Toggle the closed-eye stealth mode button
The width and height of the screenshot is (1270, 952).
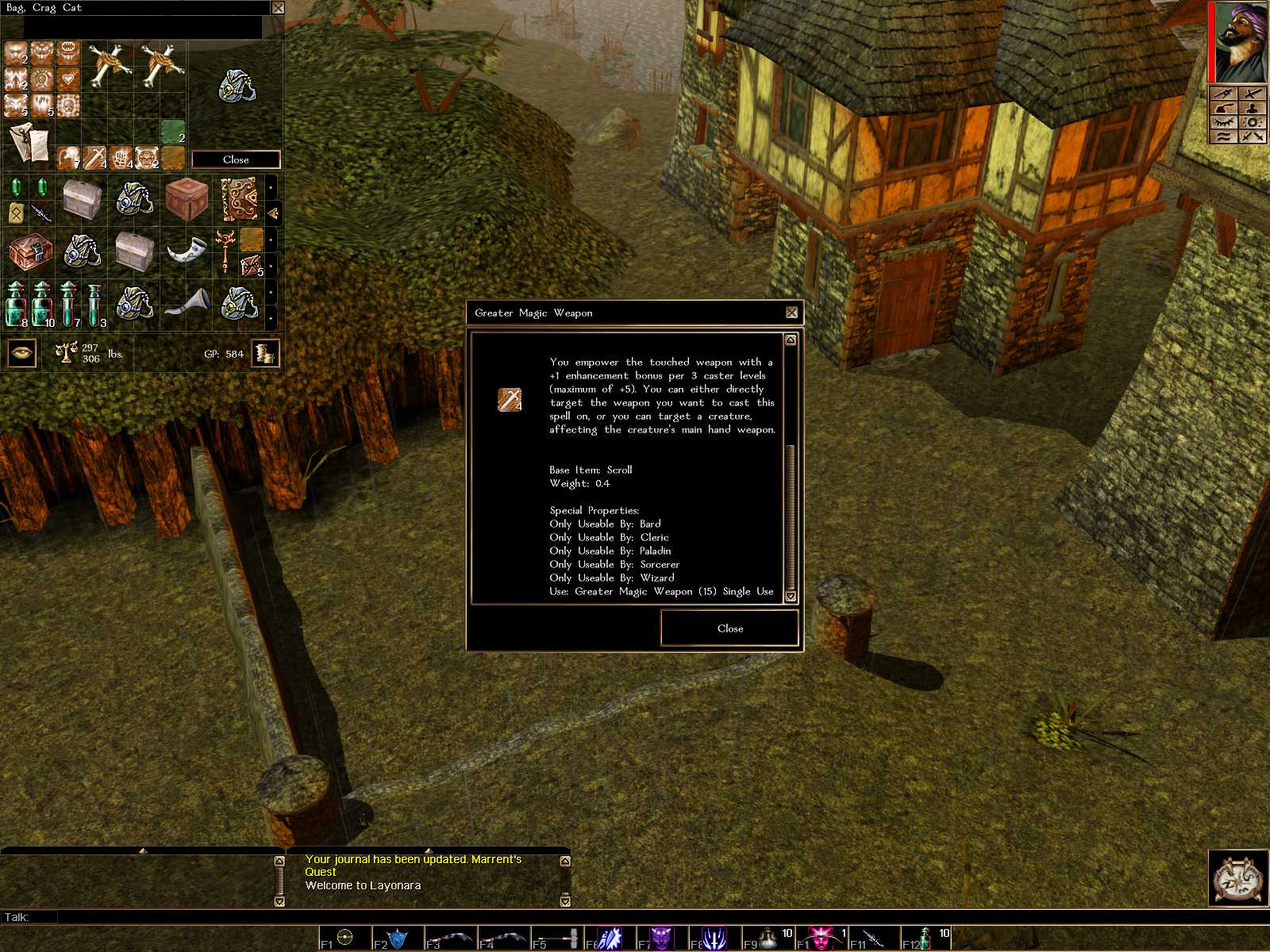1223,121
